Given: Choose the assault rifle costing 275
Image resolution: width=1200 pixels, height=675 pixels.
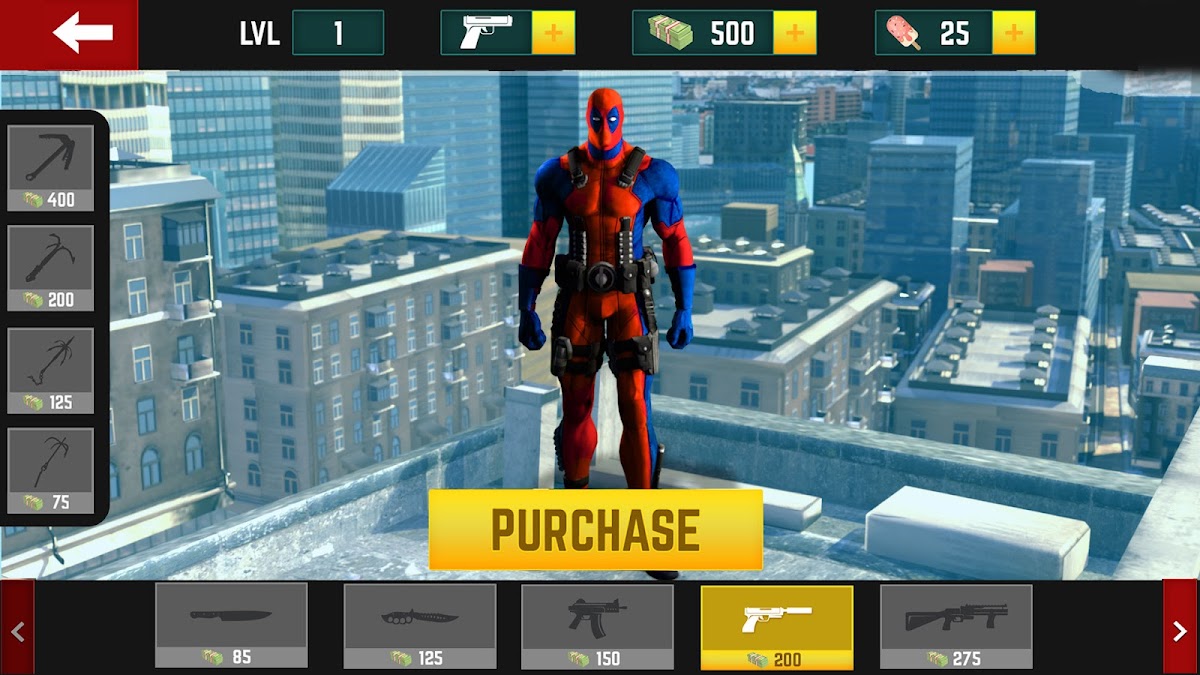Looking at the screenshot, I should [x=955, y=625].
